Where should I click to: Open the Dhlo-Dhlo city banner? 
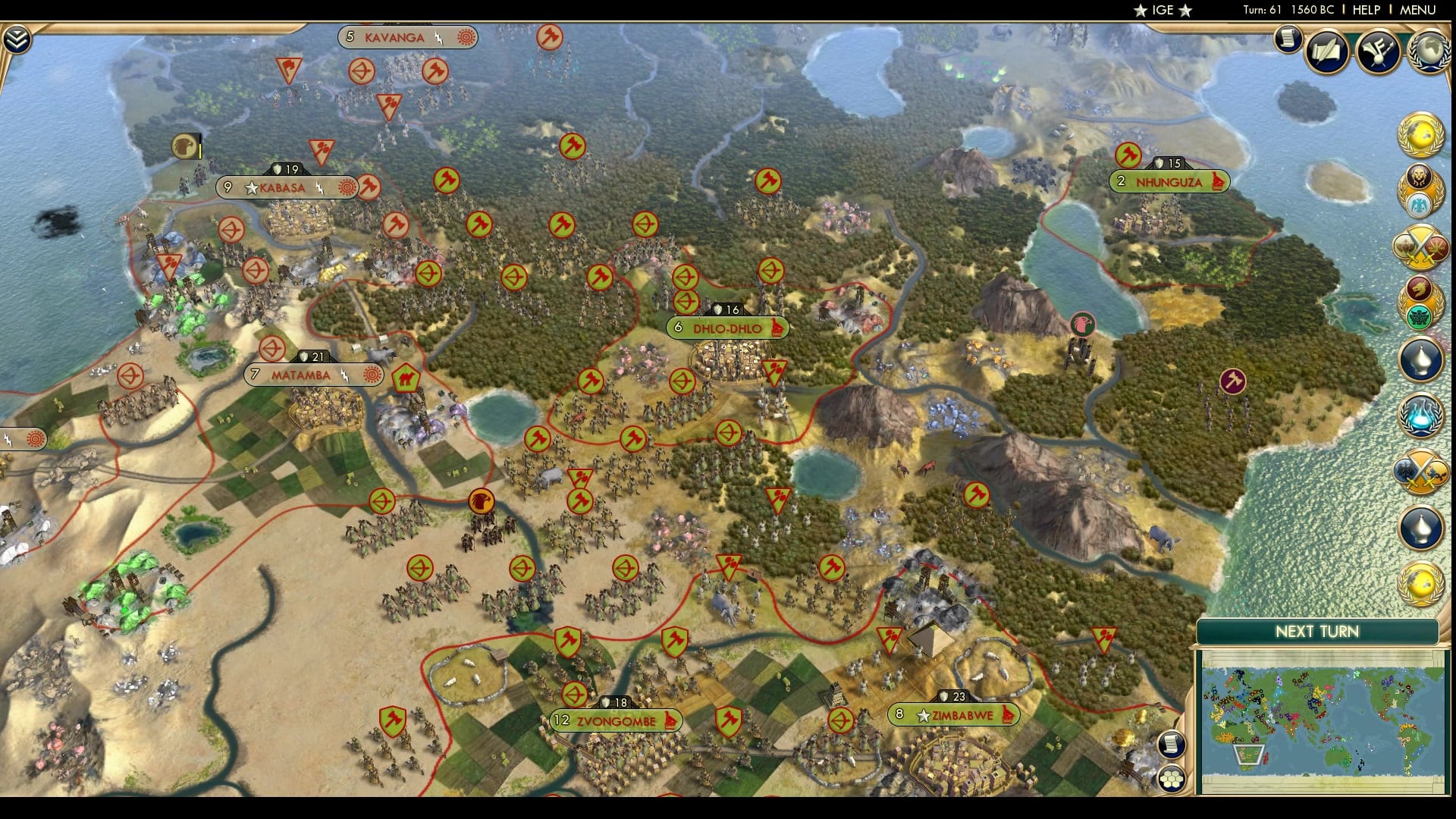pos(728,327)
